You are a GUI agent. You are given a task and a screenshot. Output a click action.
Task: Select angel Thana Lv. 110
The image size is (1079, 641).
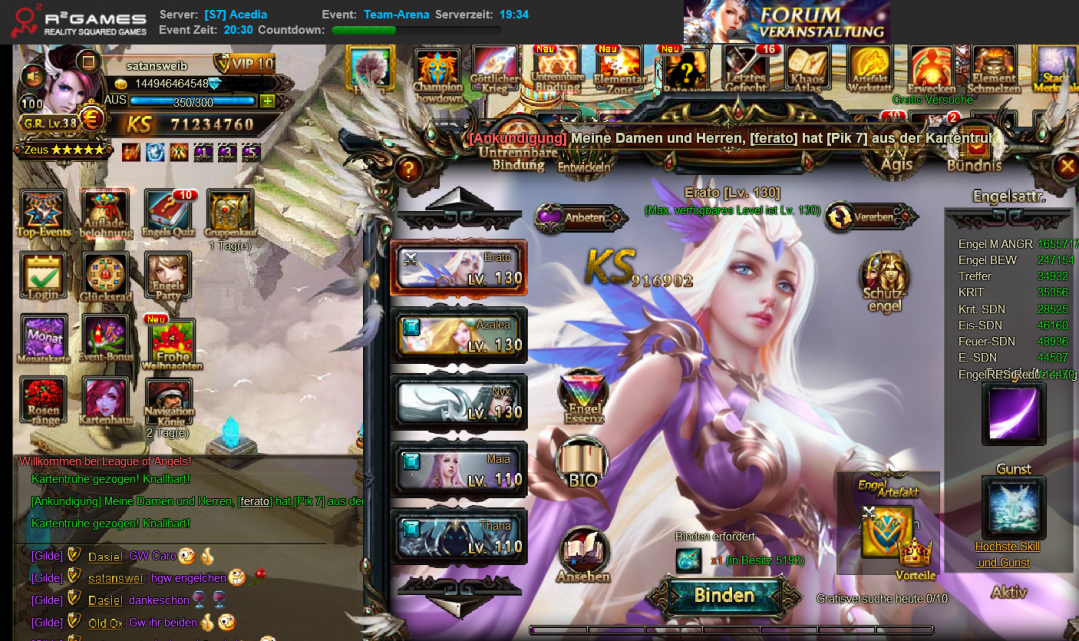[459, 537]
